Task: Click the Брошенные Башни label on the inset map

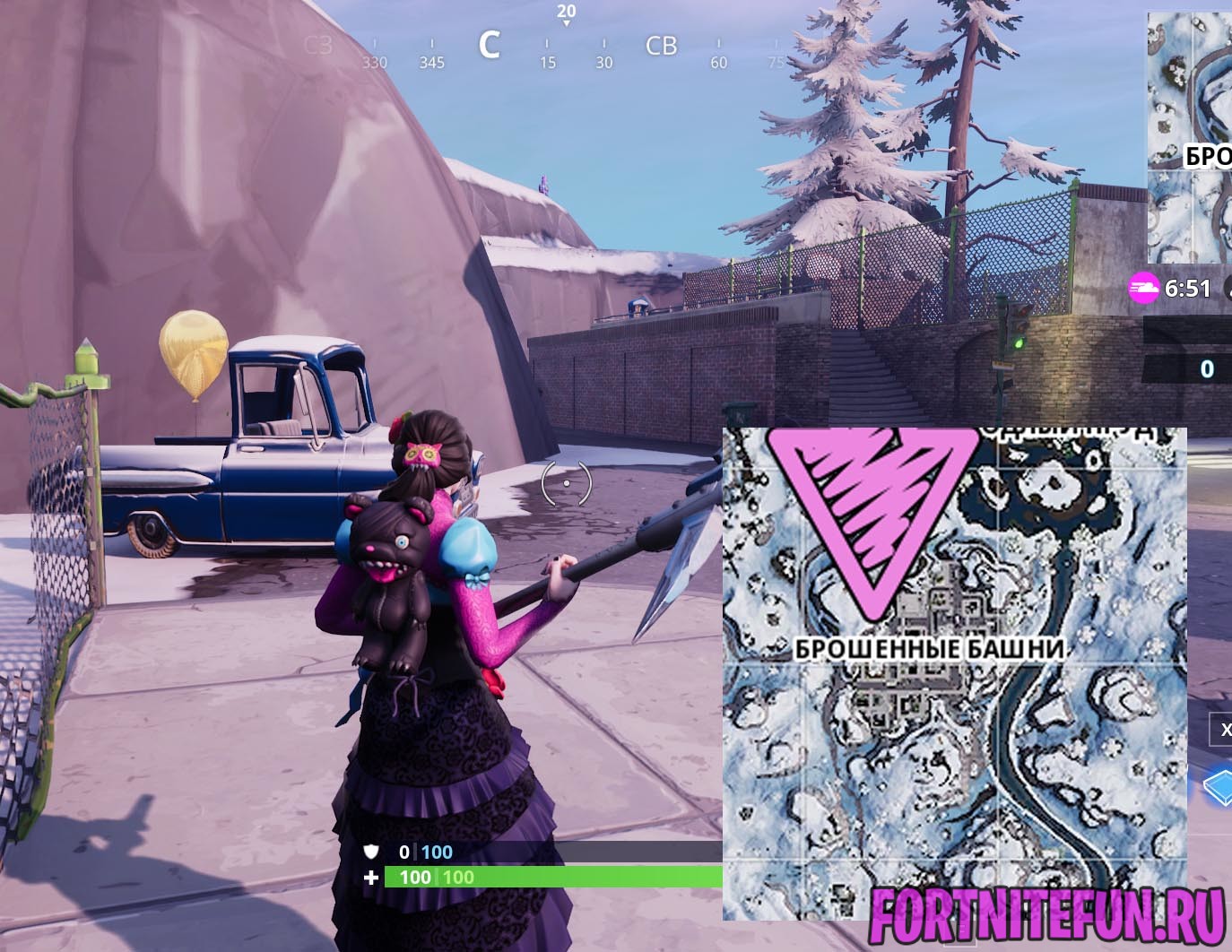Action: tap(930, 648)
